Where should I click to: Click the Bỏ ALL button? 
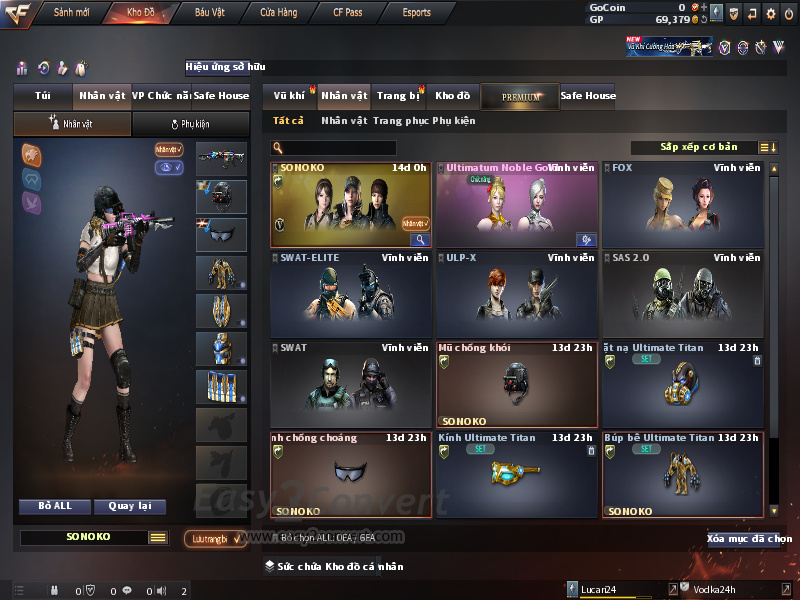tap(55, 506)
